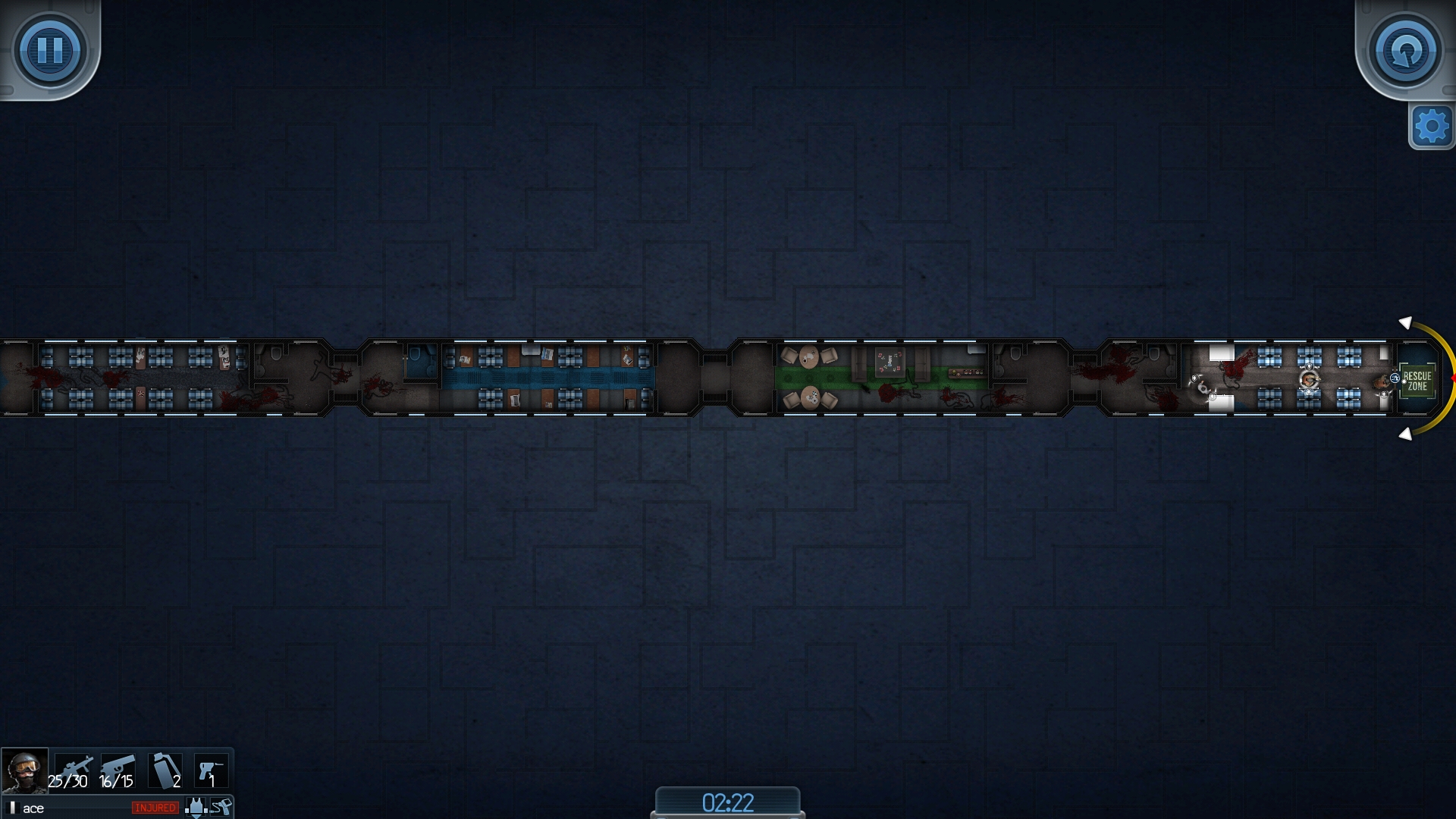Click the mission timer showing 02:22
Image resolution: width=1456 pixels, height=819 pixels.
(726, 802)
